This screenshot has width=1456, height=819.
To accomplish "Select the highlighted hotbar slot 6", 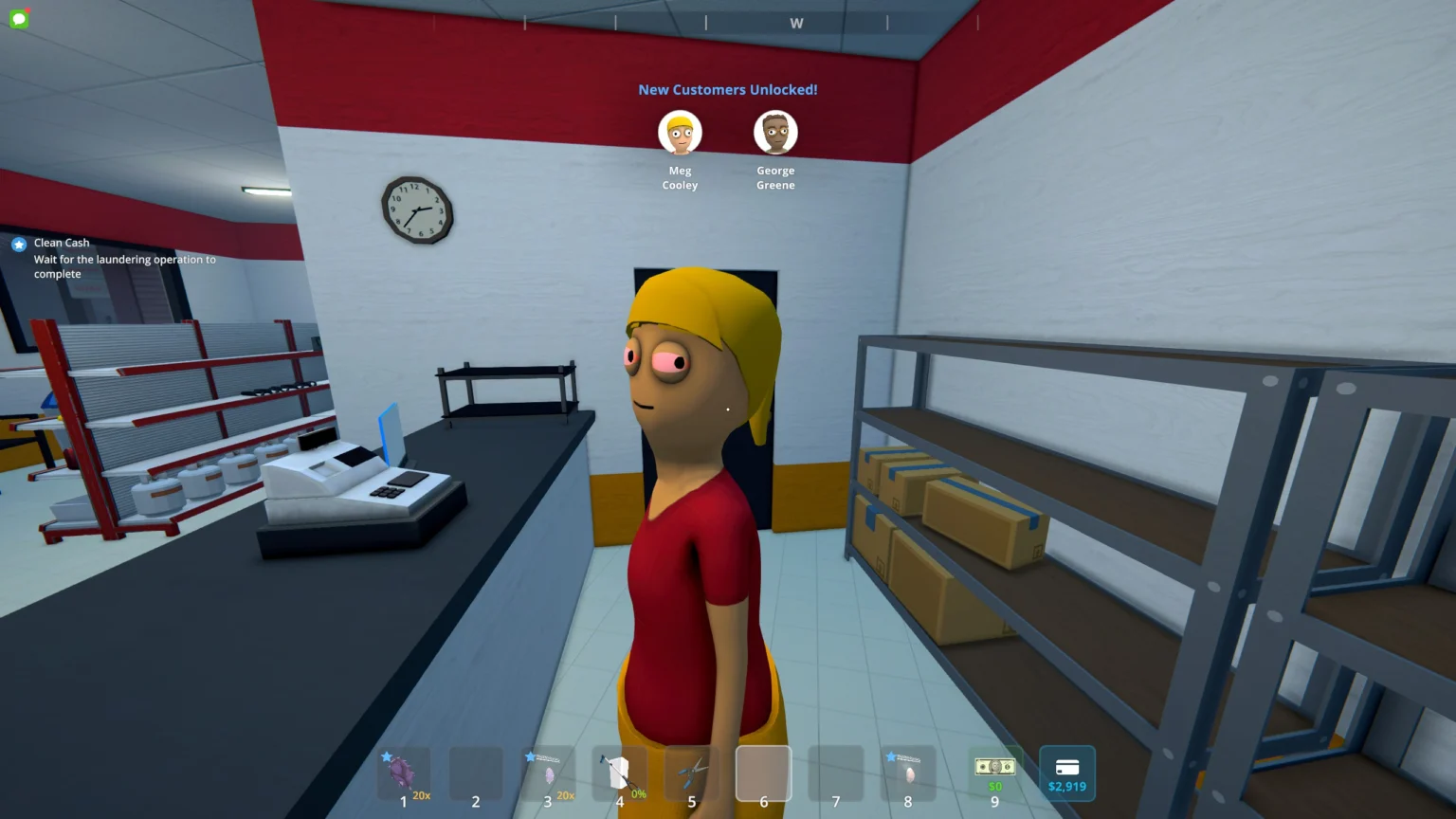I will (x=763, y=773).
